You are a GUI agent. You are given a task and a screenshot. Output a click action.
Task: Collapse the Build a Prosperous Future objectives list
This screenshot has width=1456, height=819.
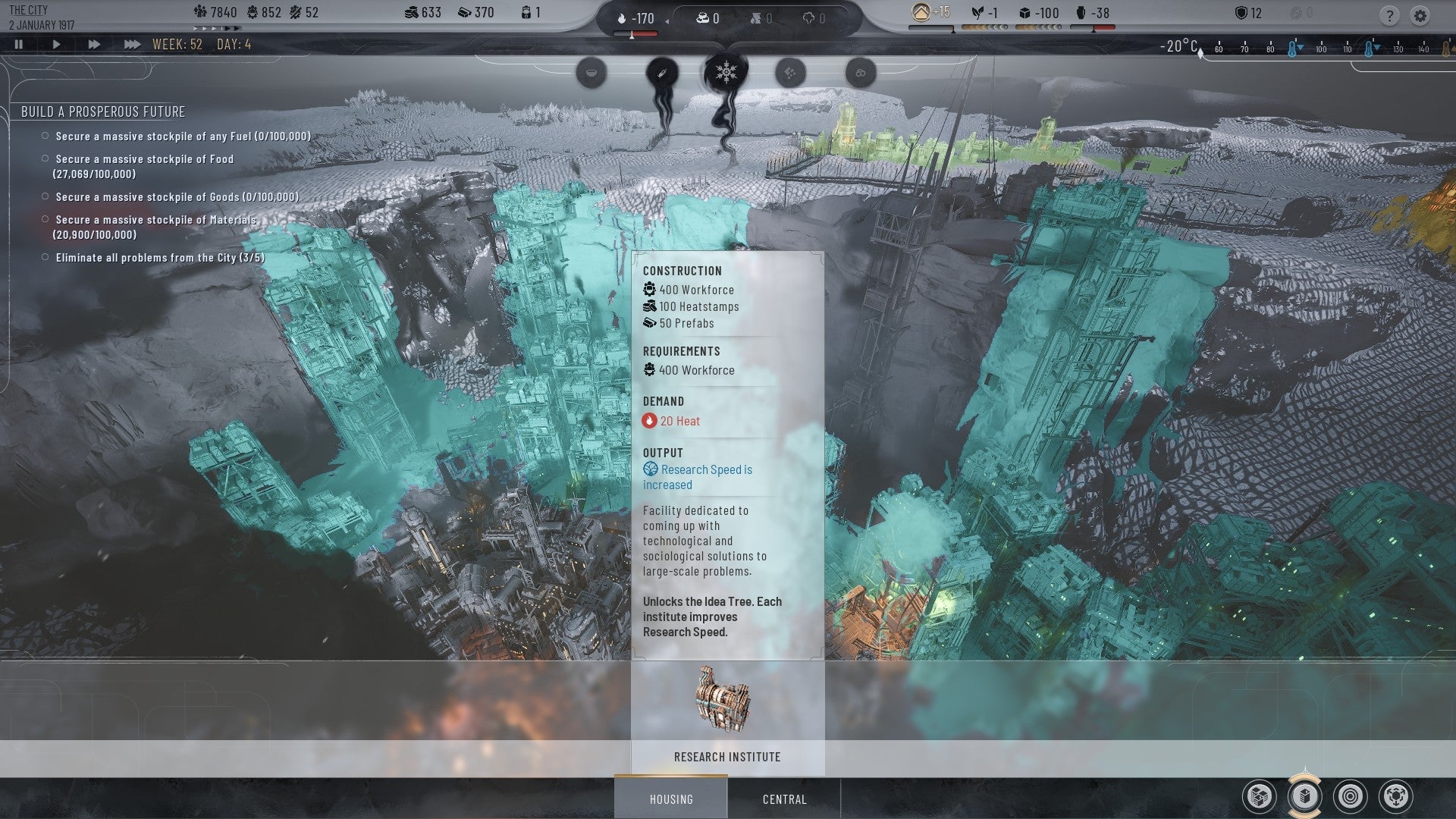pos(97,111)
